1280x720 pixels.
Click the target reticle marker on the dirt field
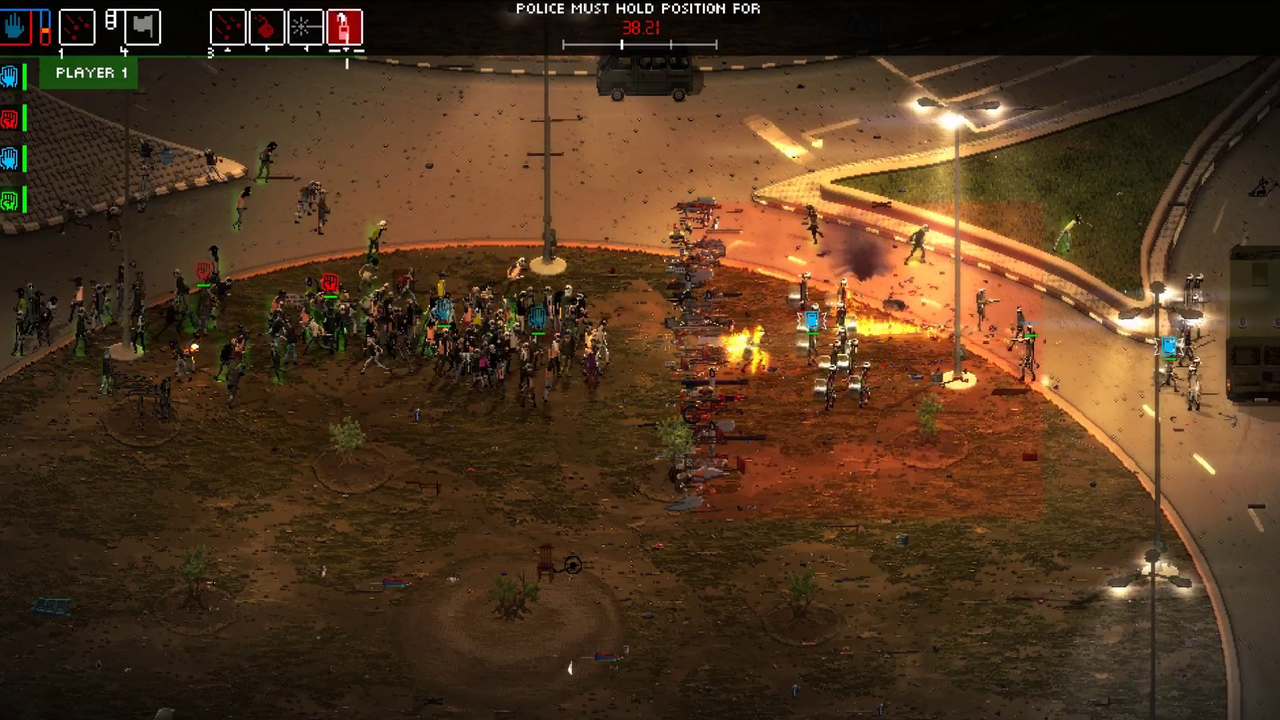tap(571, 566)
